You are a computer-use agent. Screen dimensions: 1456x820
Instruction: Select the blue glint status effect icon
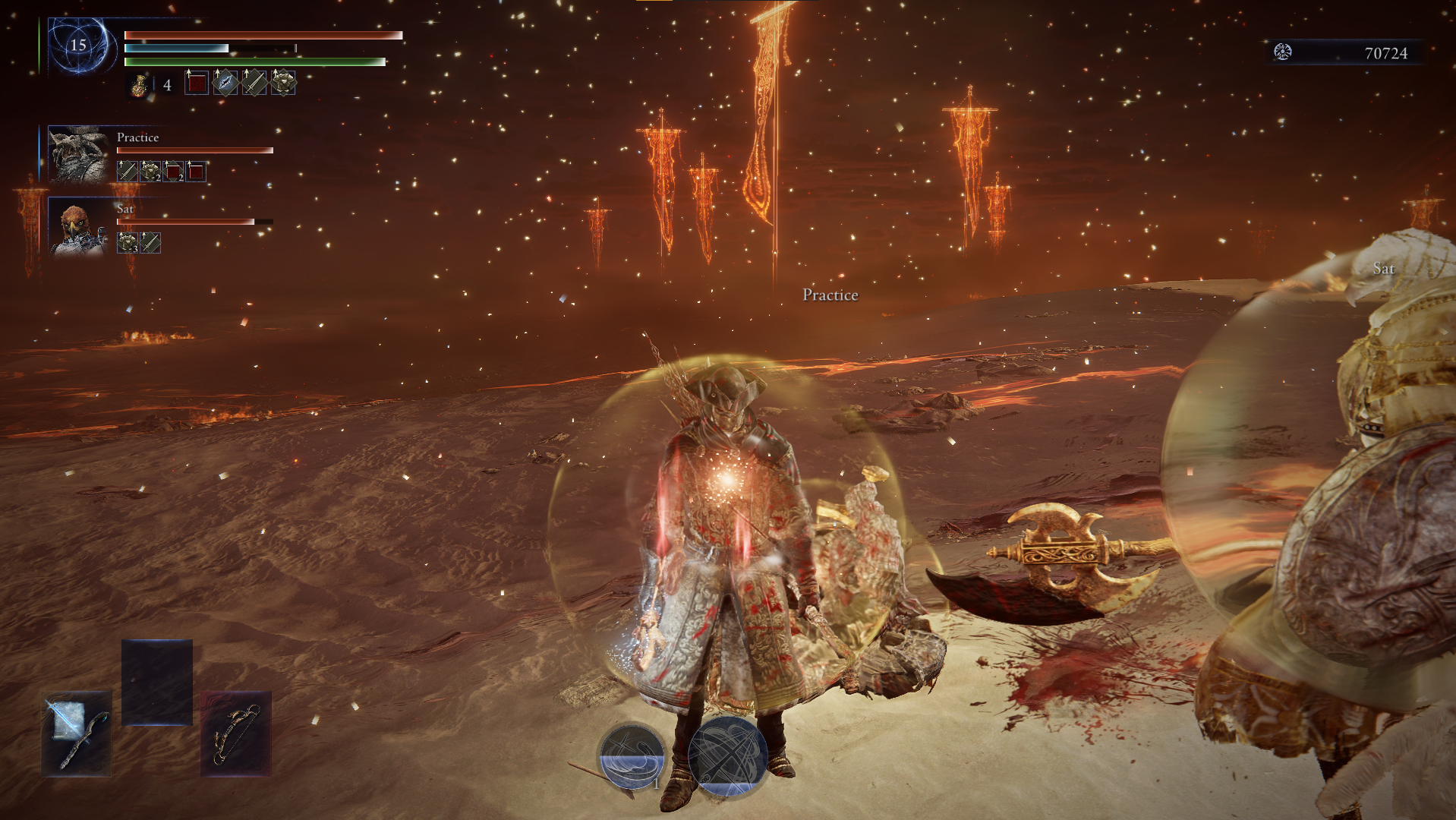225,83
